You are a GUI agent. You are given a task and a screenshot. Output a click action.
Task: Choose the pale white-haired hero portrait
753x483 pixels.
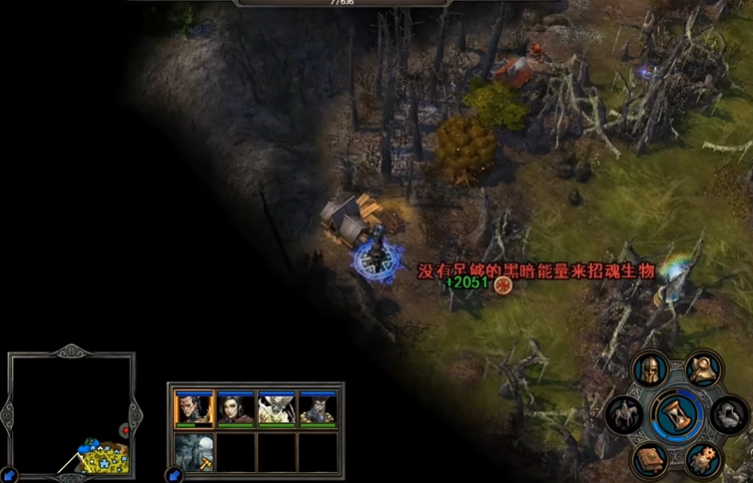276,409
